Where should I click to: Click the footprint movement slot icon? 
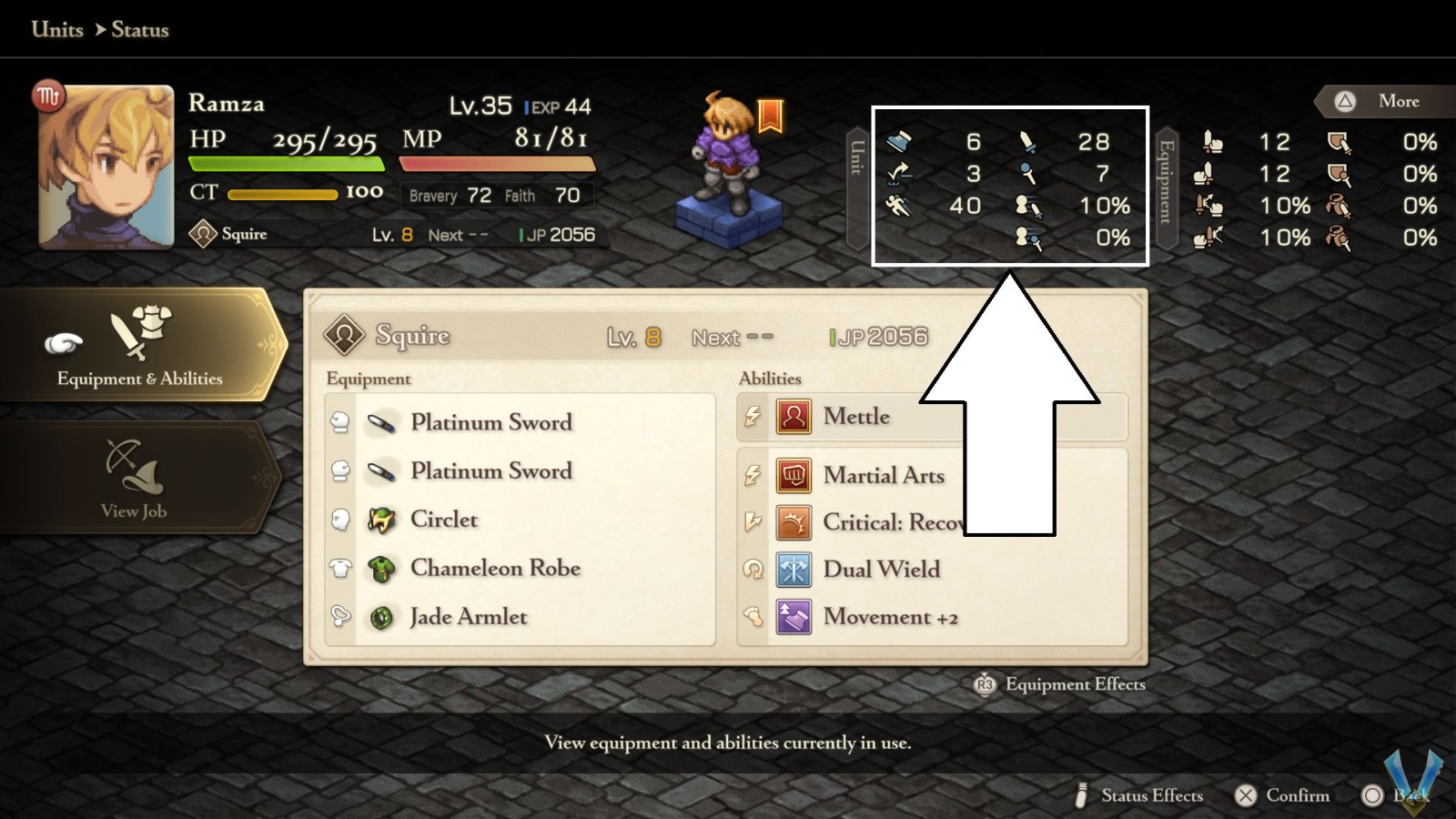coord(753,618)
